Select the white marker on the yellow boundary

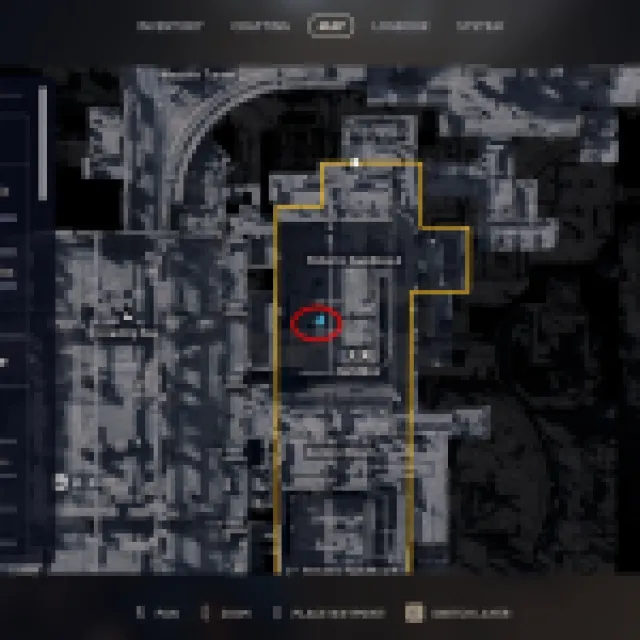tap(355, 162)
